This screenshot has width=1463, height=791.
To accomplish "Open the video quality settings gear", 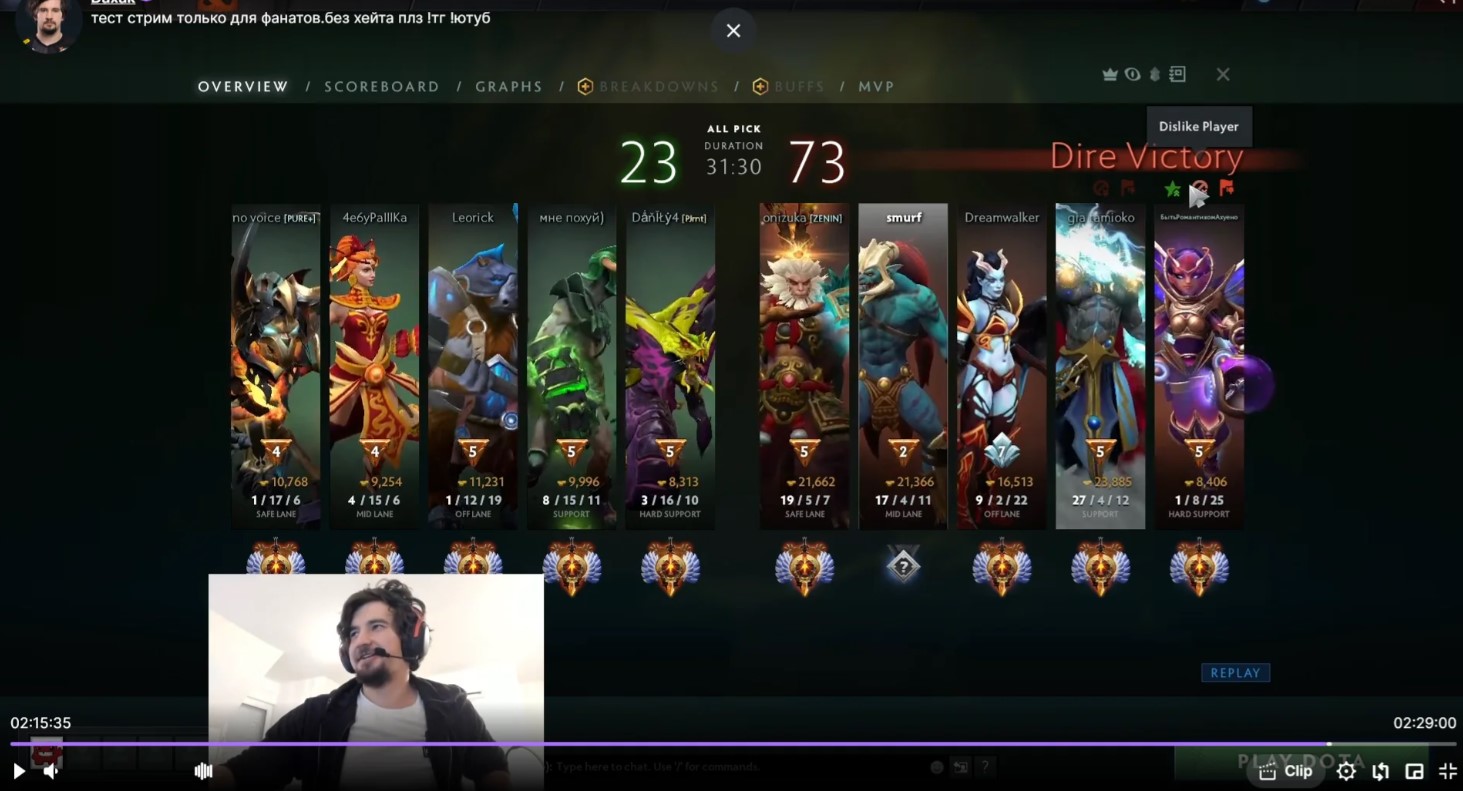I will point(1346,771).
